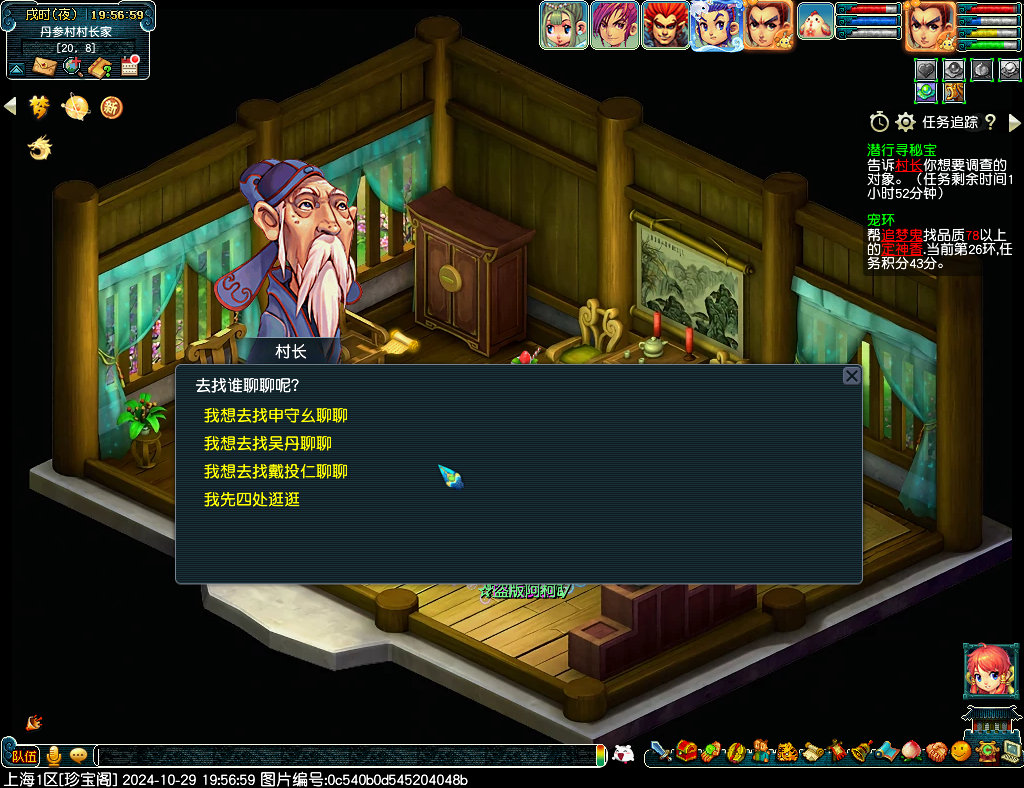Open the red-haired girl portrait above the pagoda
Viewport: 1024px width, 788px height.
pyautogui.click(x=984, y=670)
